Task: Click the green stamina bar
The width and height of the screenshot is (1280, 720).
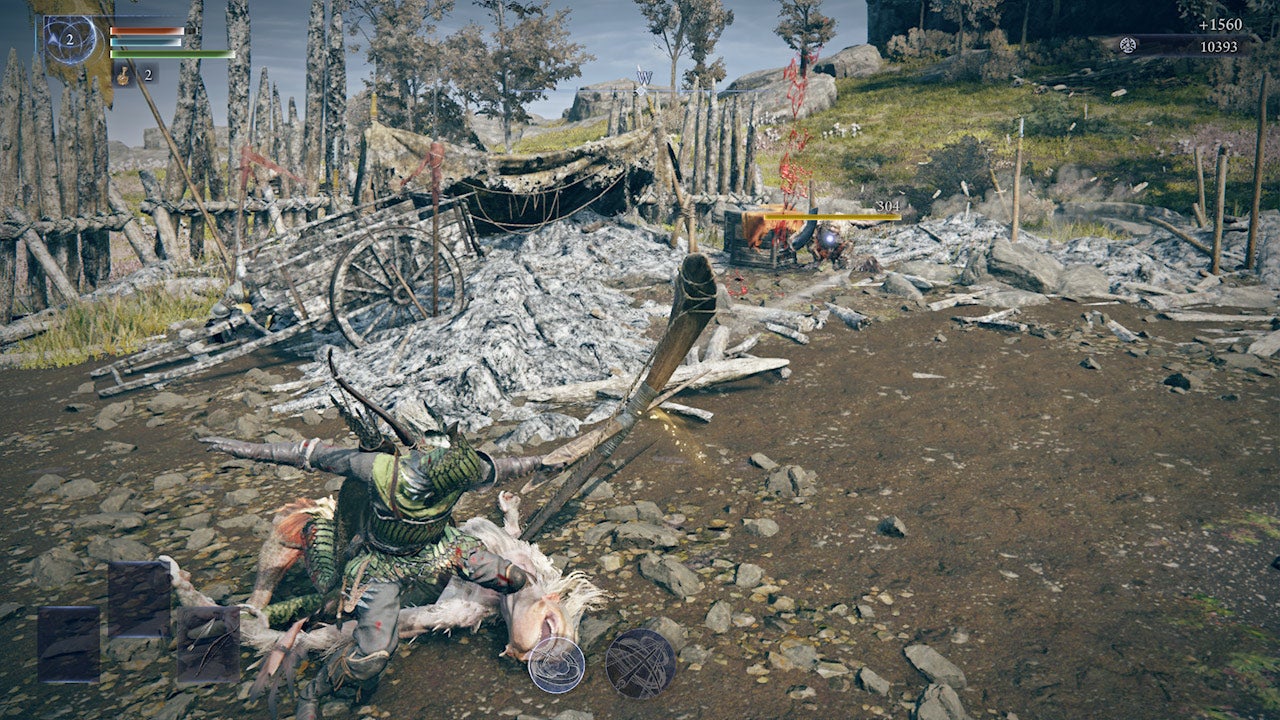Action: pos(172,55)
